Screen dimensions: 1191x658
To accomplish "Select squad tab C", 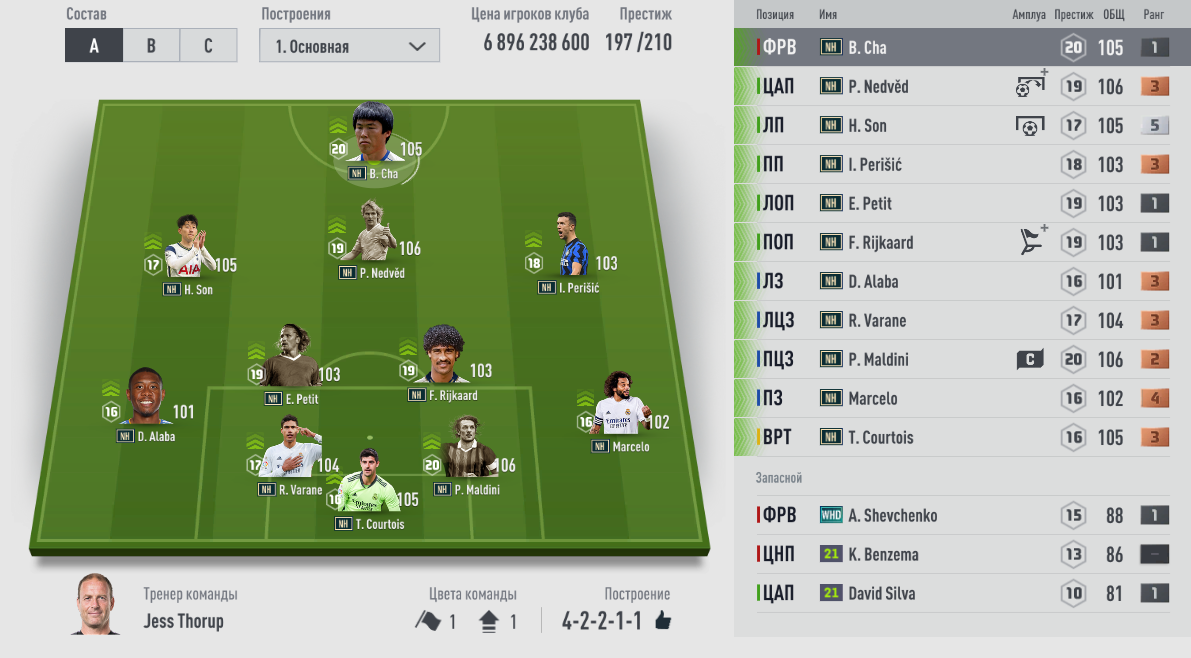I will 208,46.
